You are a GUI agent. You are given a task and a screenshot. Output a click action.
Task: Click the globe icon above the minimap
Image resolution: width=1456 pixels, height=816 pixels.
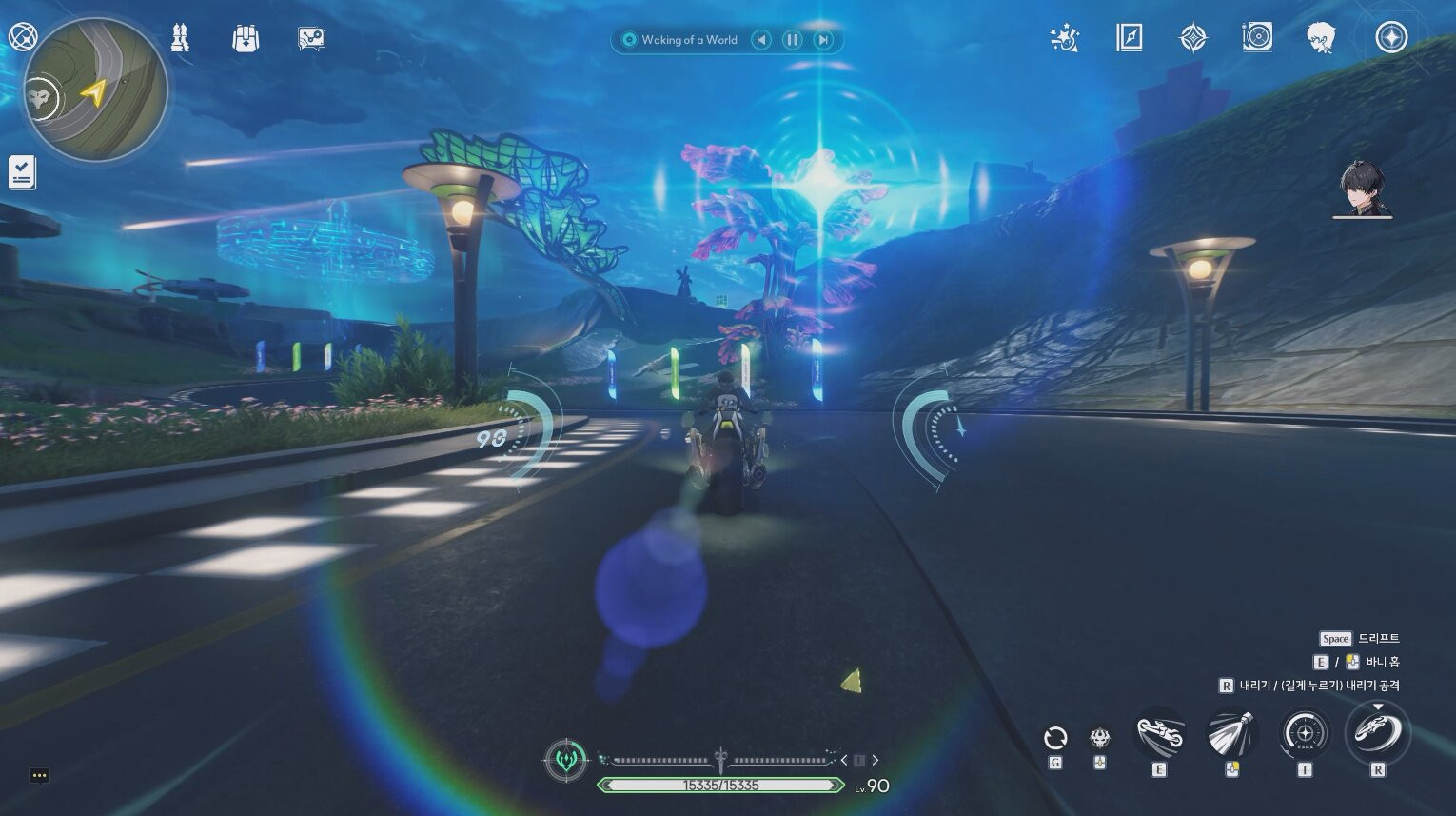(x=21, y=37)
